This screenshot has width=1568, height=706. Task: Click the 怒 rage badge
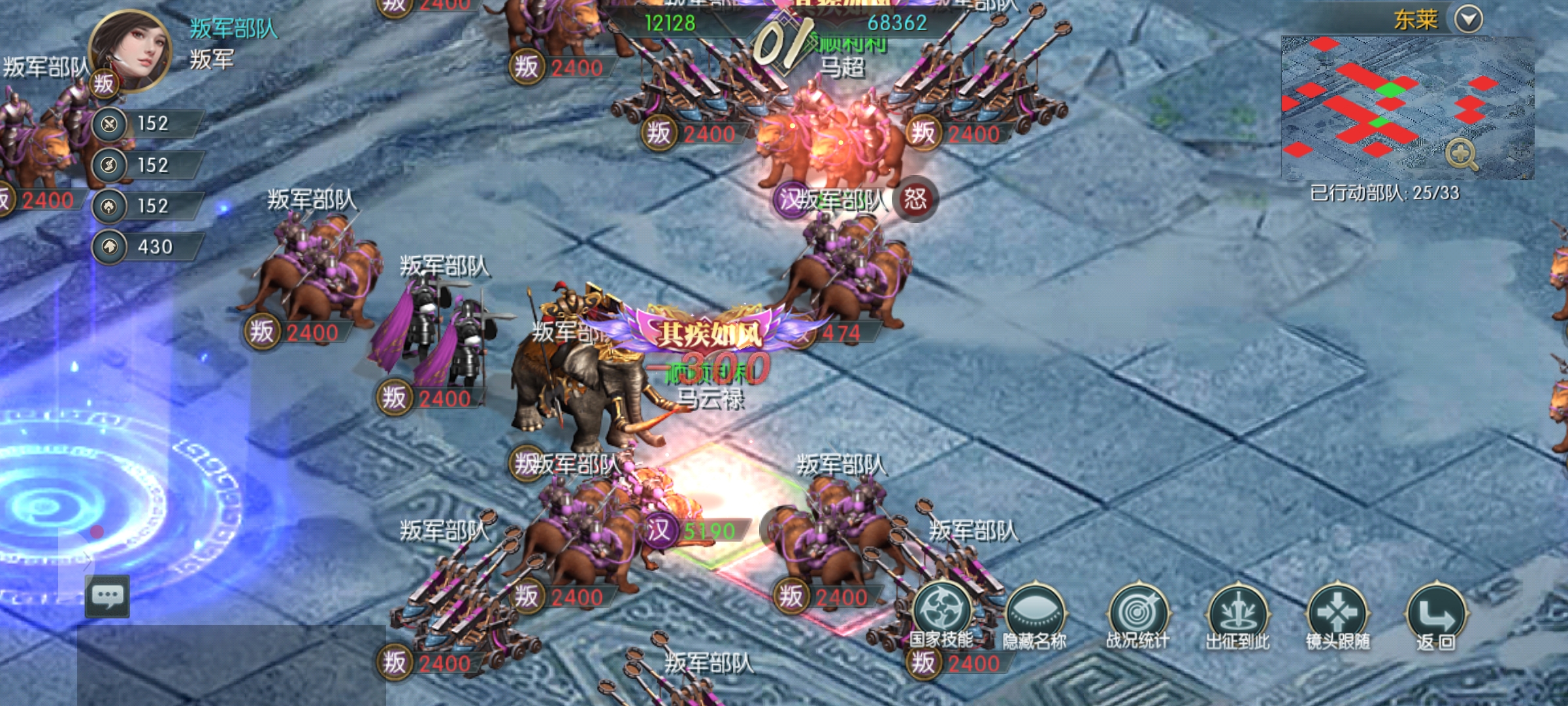[915, 199]
